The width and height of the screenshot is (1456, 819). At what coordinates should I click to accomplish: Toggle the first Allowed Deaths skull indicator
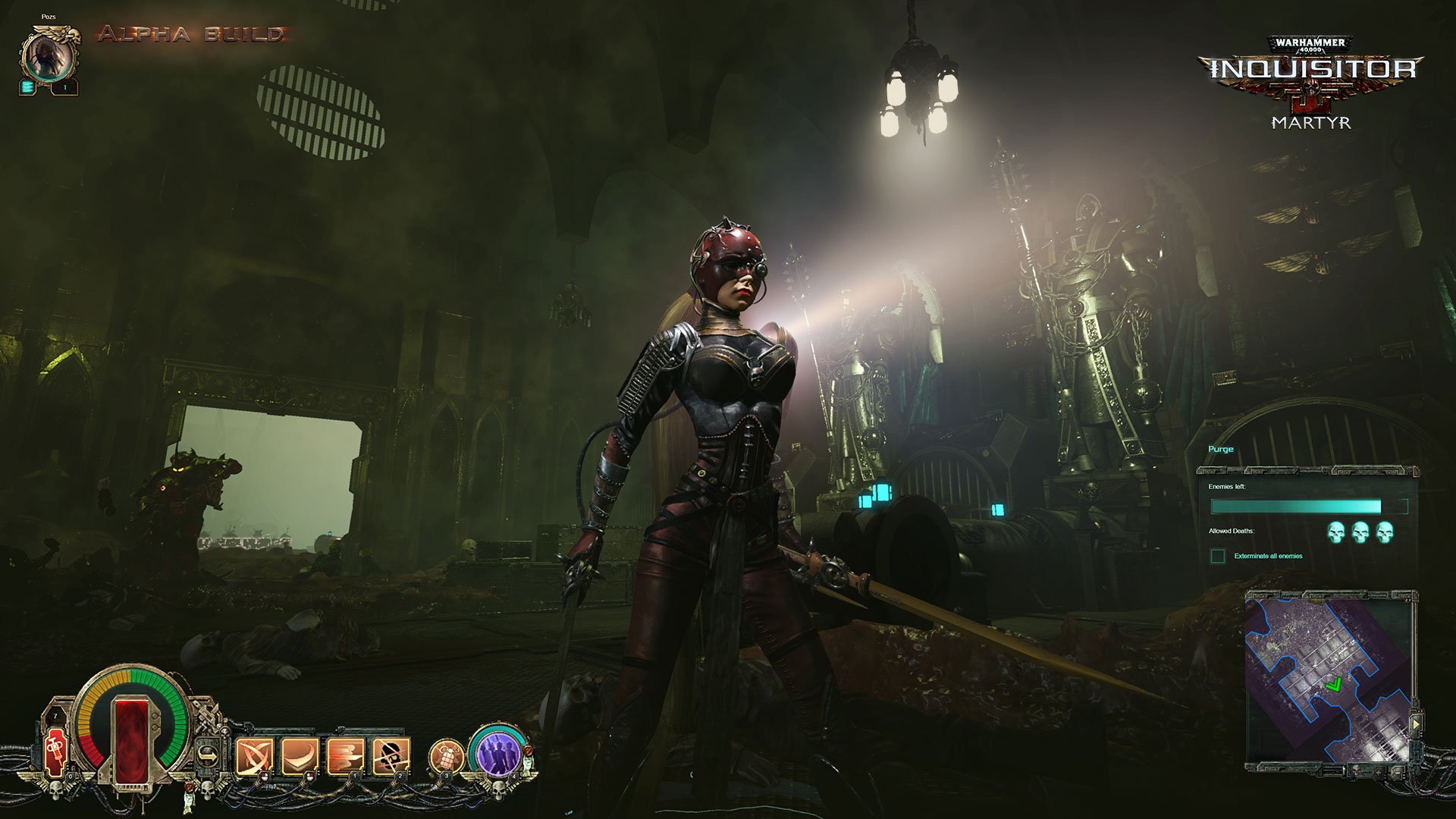[x=1336, y=534]
